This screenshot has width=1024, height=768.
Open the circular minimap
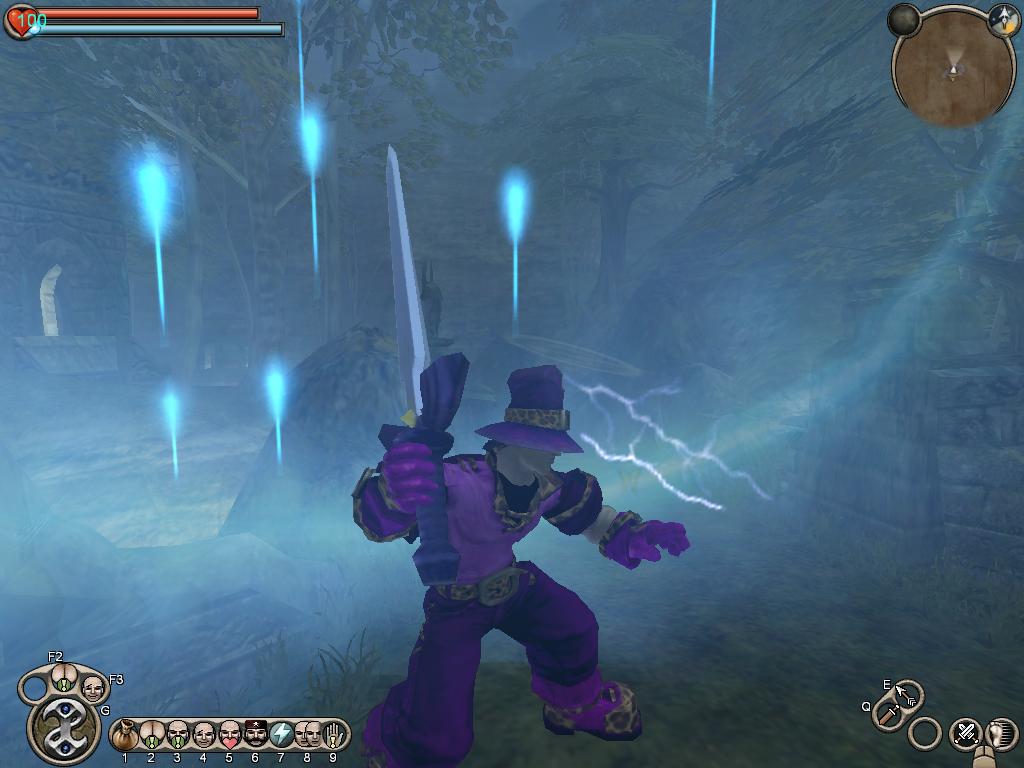click(952, 70)
